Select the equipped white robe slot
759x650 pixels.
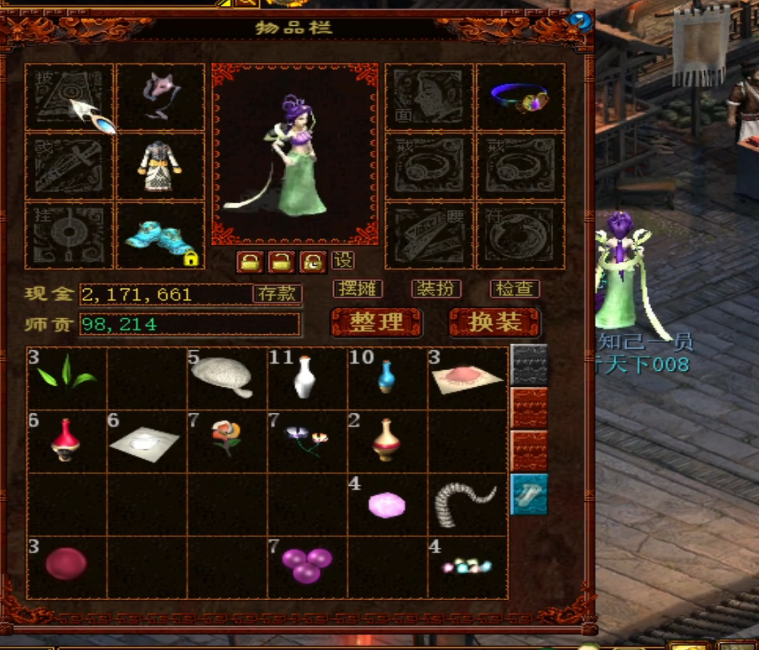(161, 165)
